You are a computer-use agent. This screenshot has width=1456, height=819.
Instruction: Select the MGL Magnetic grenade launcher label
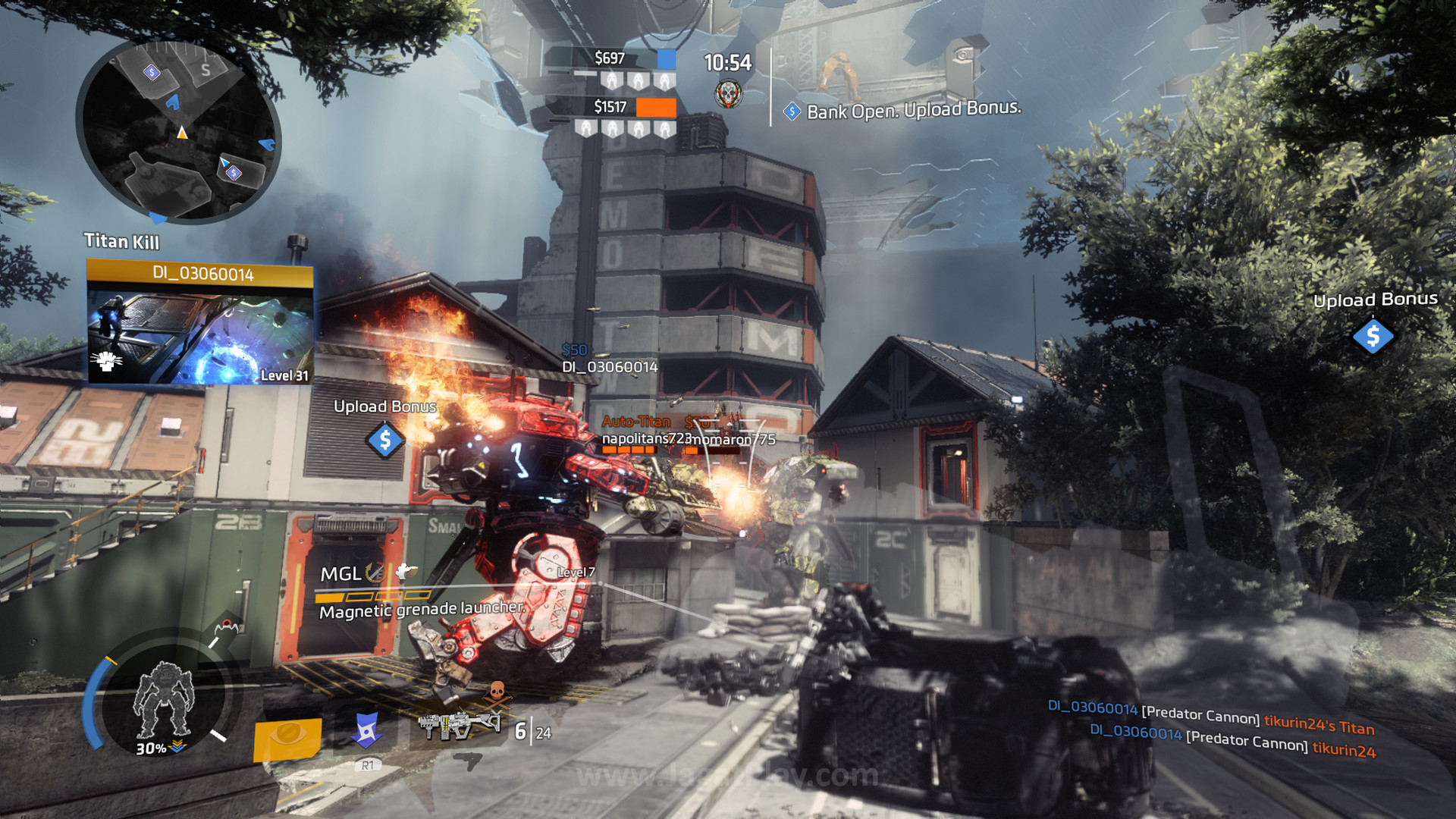point(421,592)
